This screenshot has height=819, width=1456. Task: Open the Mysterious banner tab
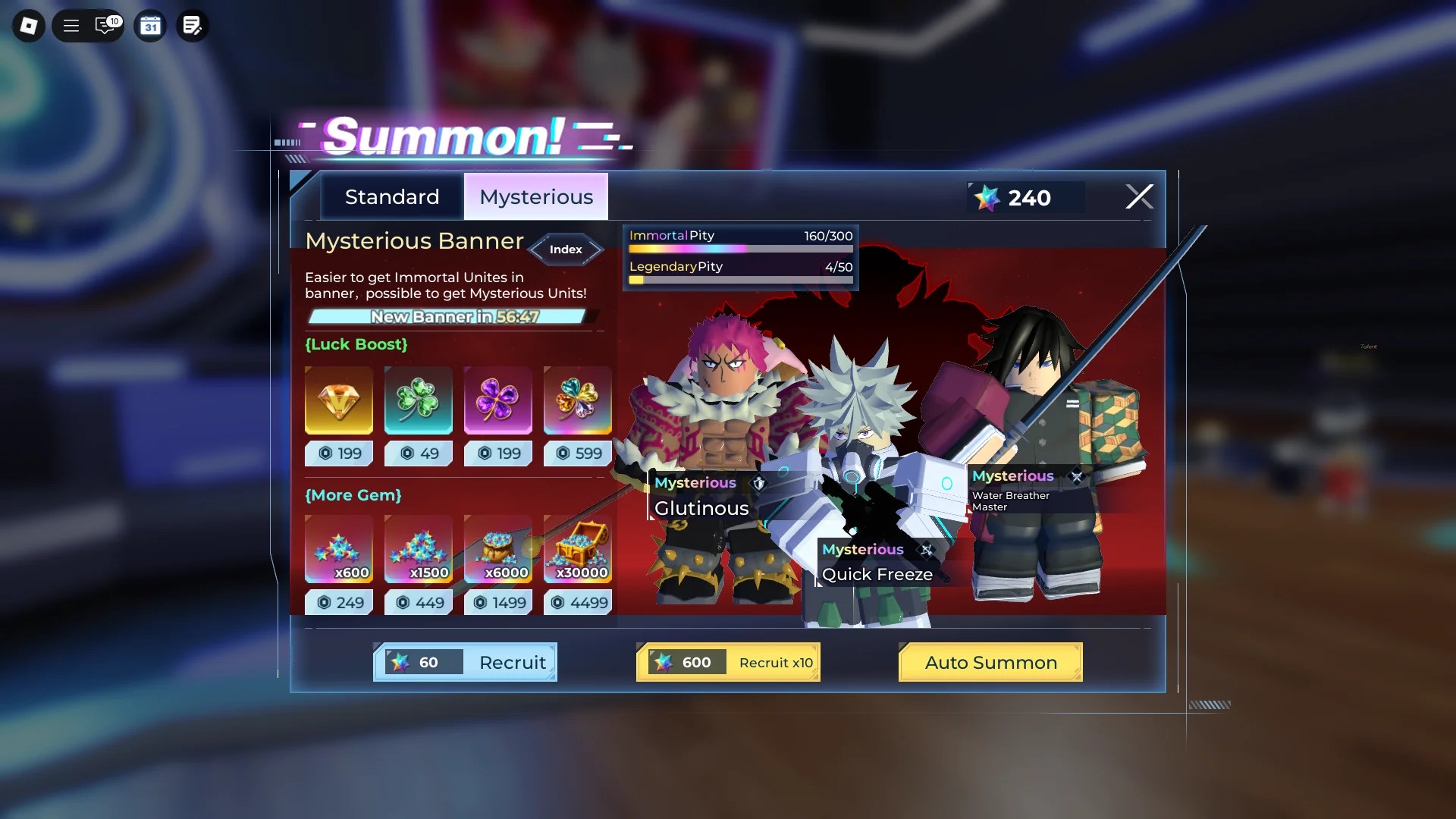[x=535, y=196]
